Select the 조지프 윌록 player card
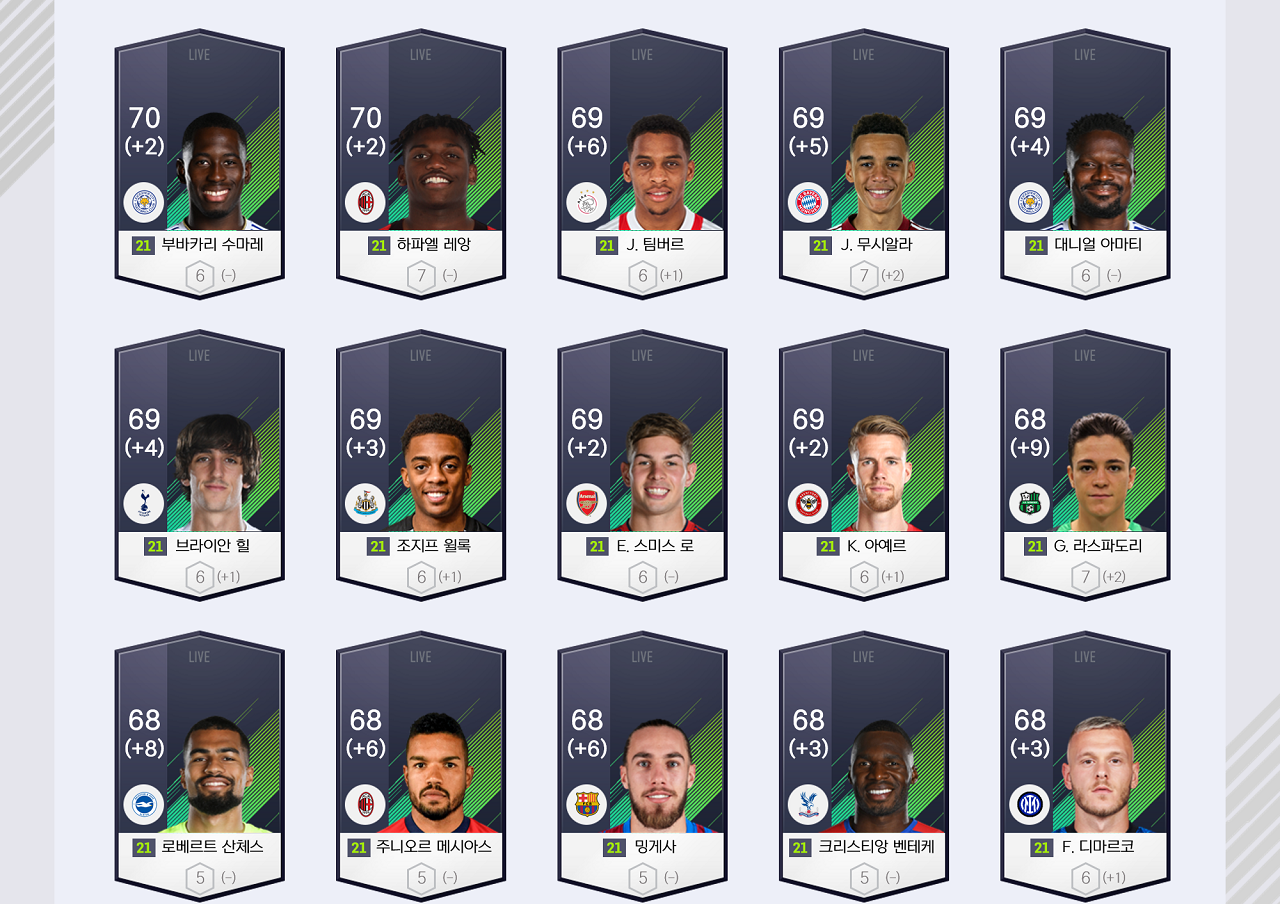The width and height of the screenshot is (1280, 904). [421, 466]
